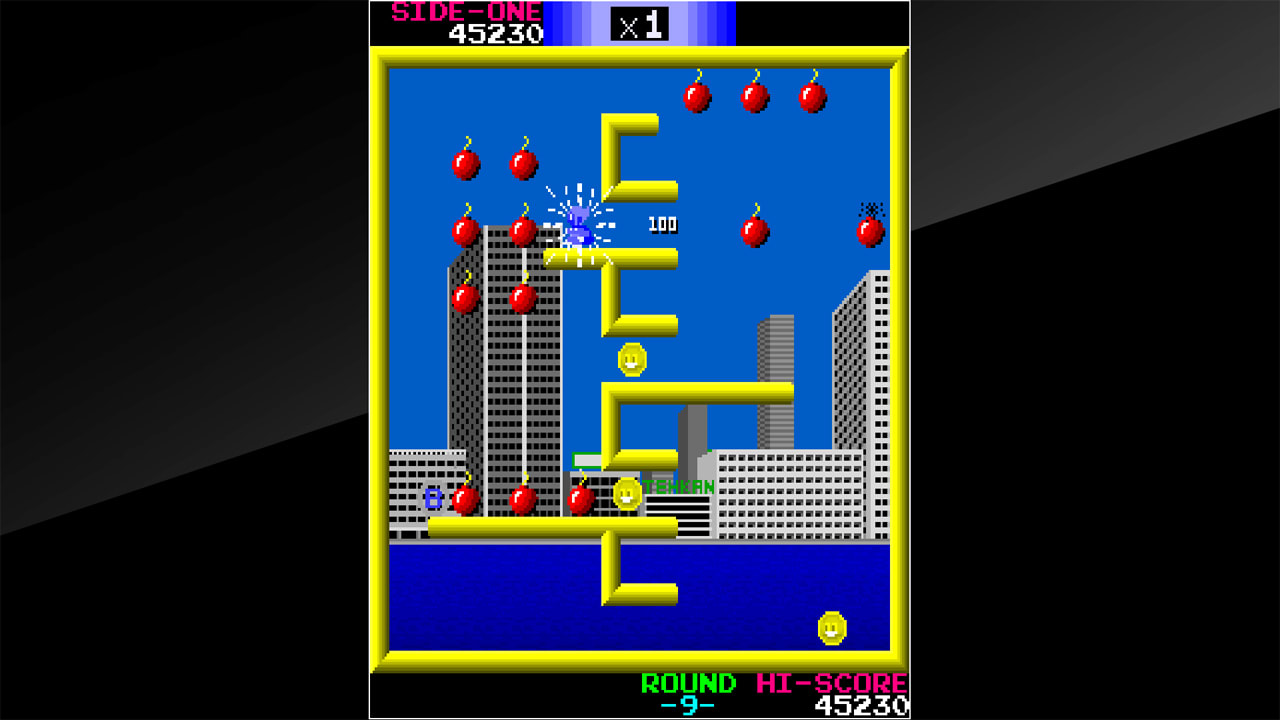The width and height of the screenshot is (1280, 720).
Task: Click the exploding blue Bomb Jack character
Action: pyautogui.click(x=575, y=225)
